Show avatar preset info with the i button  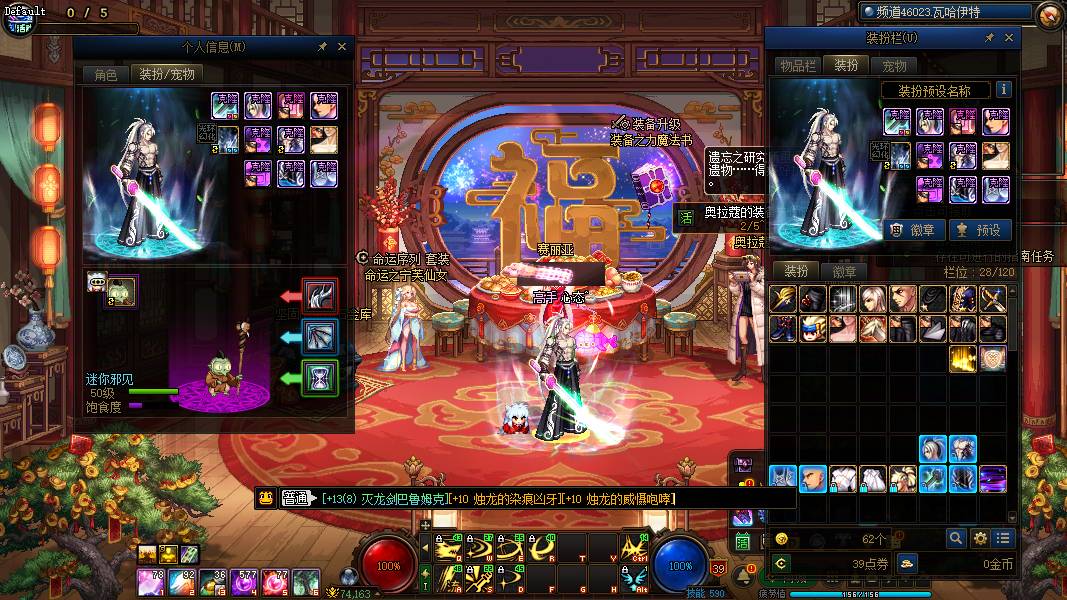coord(1003,90)
